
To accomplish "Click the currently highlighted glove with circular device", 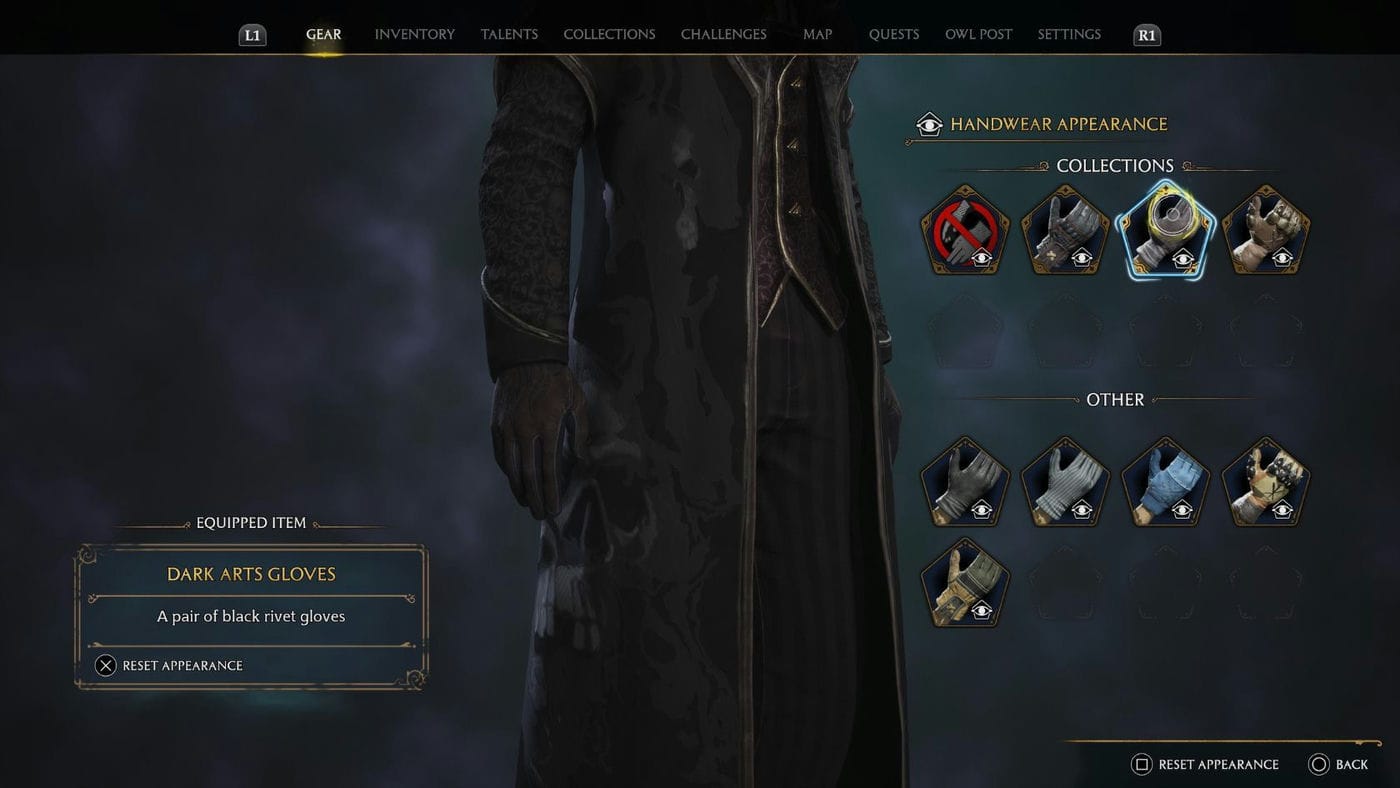I will coord(1164,229).
